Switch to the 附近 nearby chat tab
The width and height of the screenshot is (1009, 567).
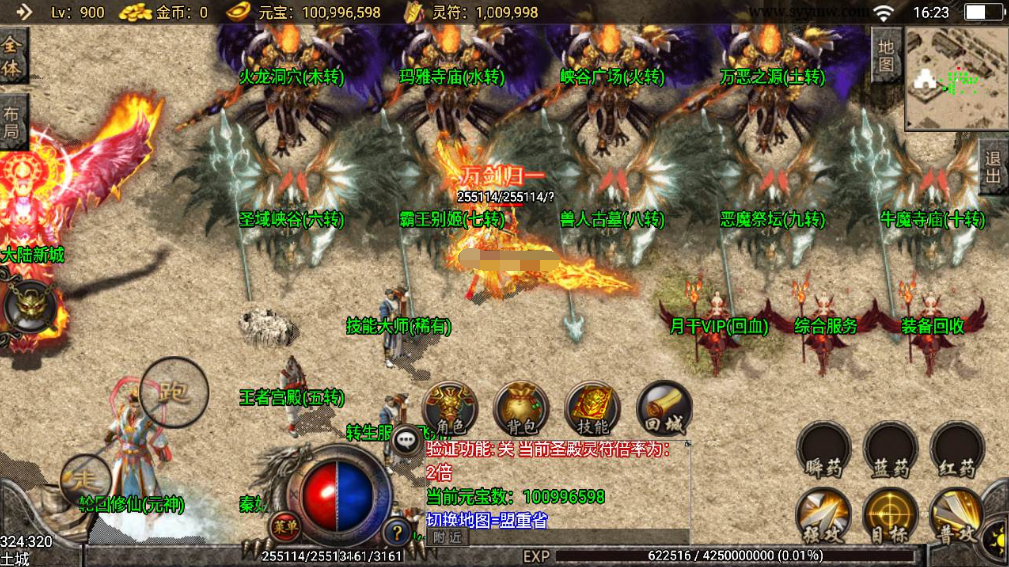tap(447, 537)
